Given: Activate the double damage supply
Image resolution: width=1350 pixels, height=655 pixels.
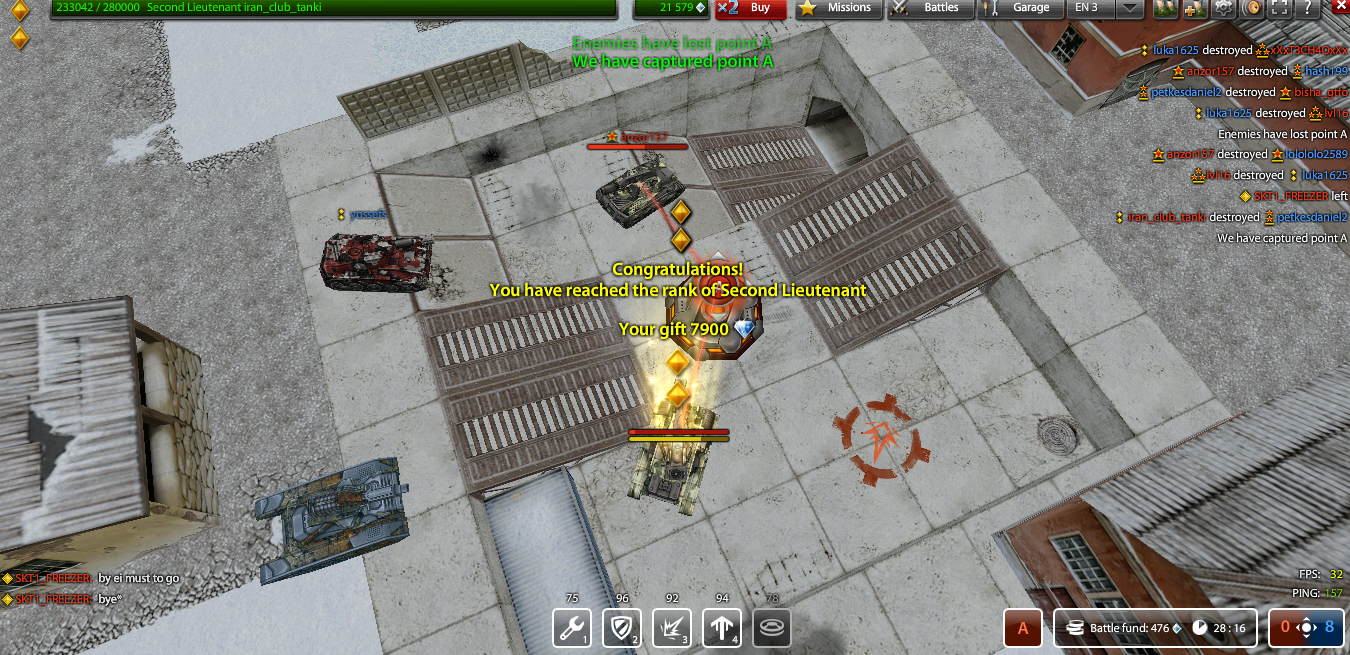Looking at the screenshot, I should [x=672, y=628].
